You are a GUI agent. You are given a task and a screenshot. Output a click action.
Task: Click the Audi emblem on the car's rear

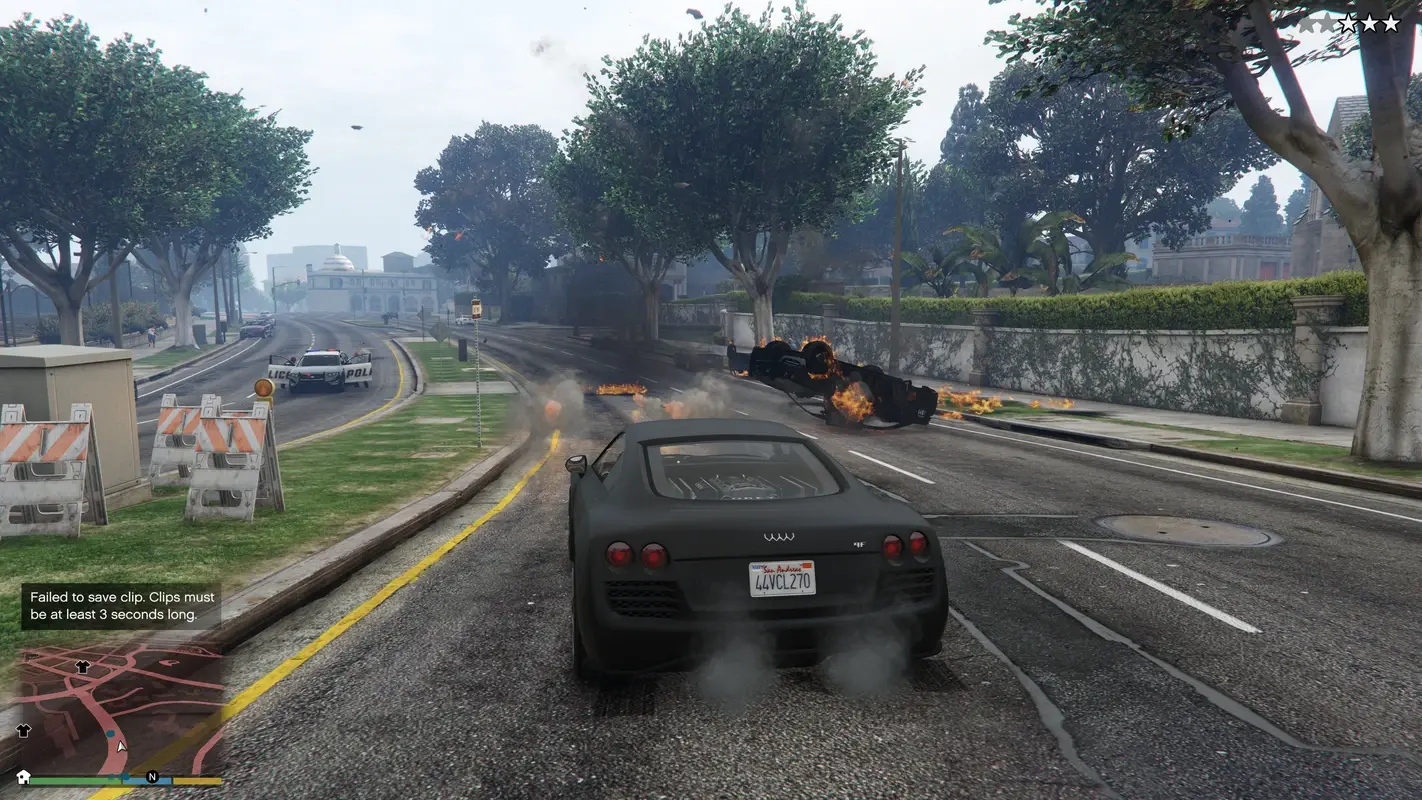tap(779, 537)
